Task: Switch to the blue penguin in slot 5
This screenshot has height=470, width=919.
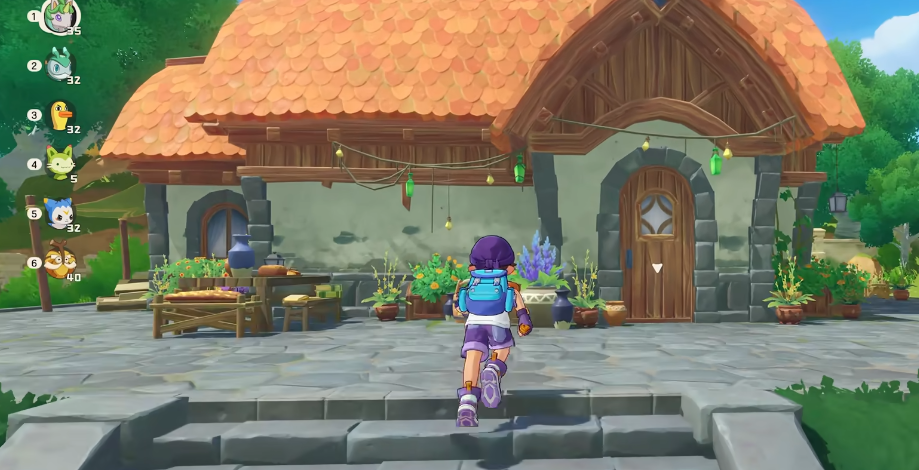Action: coord(58,212)
